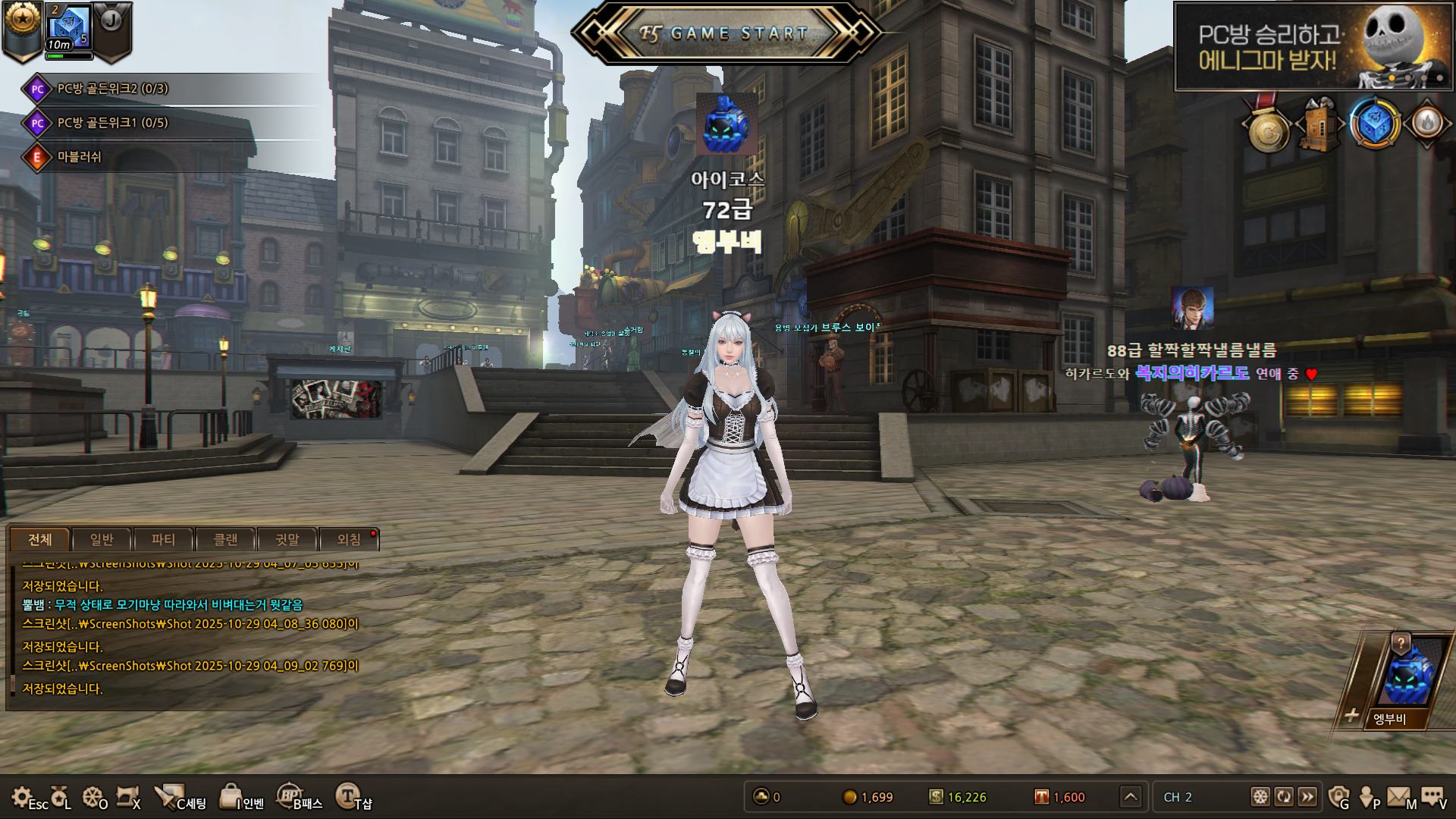Open the gold medal icon
Image resolution: width=1456 pixels, height=819 pixels.
1268,130
